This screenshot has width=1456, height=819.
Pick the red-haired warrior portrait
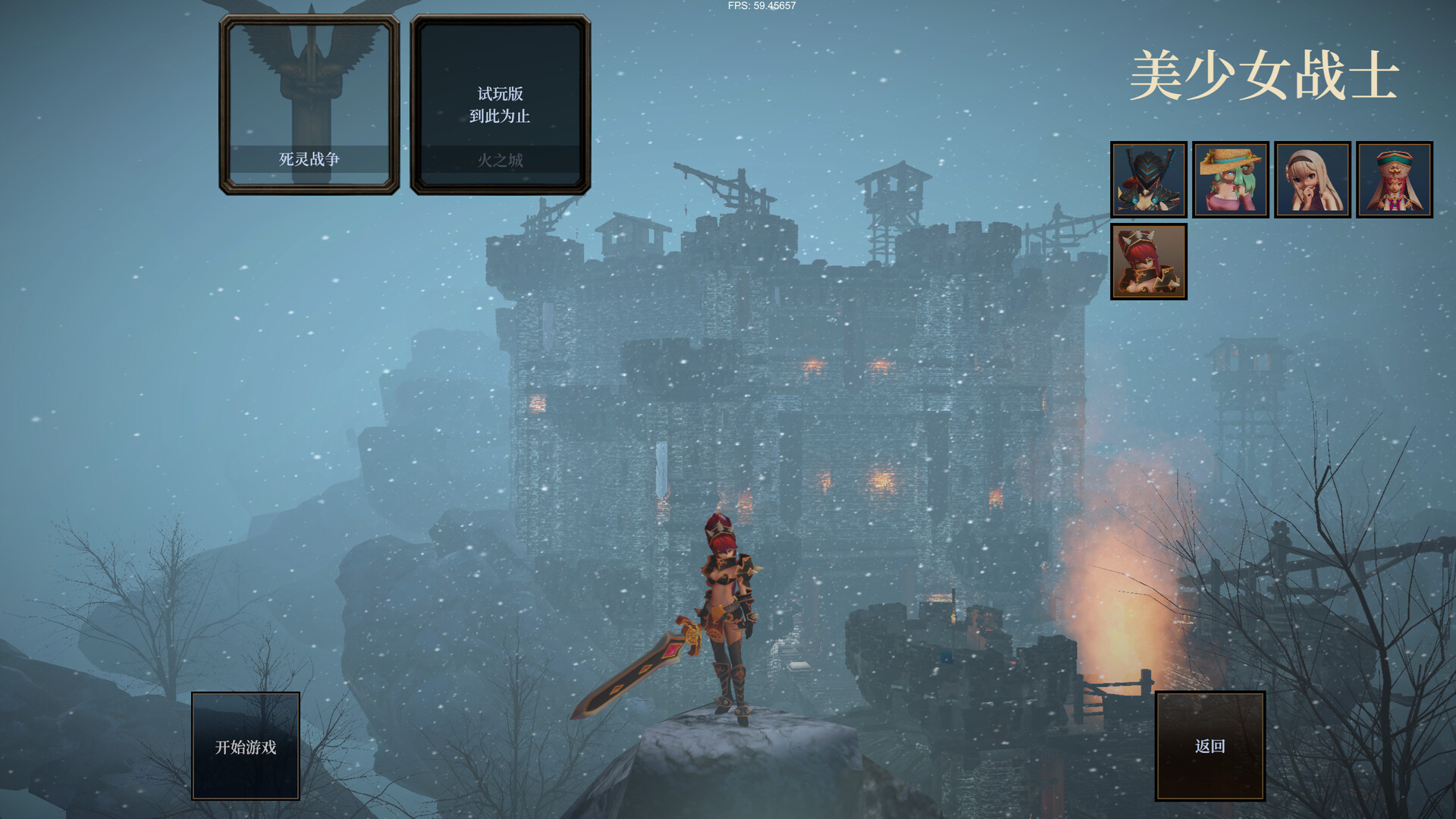1149,262
